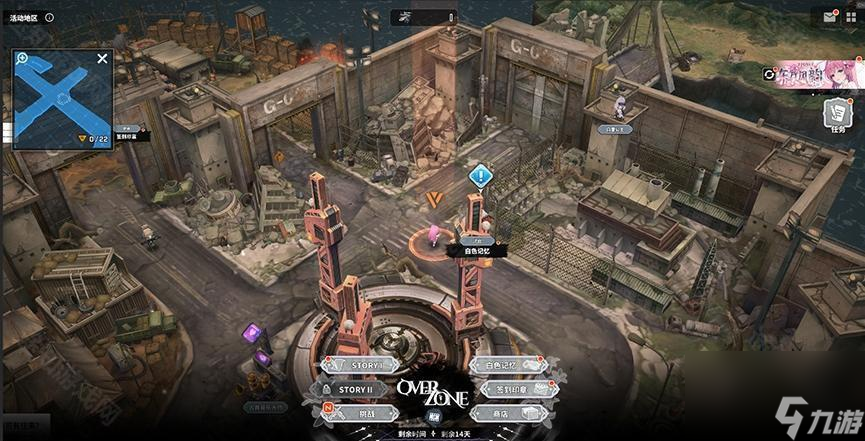
Task: Show info for 活动地区
Action: pos(50,18)
